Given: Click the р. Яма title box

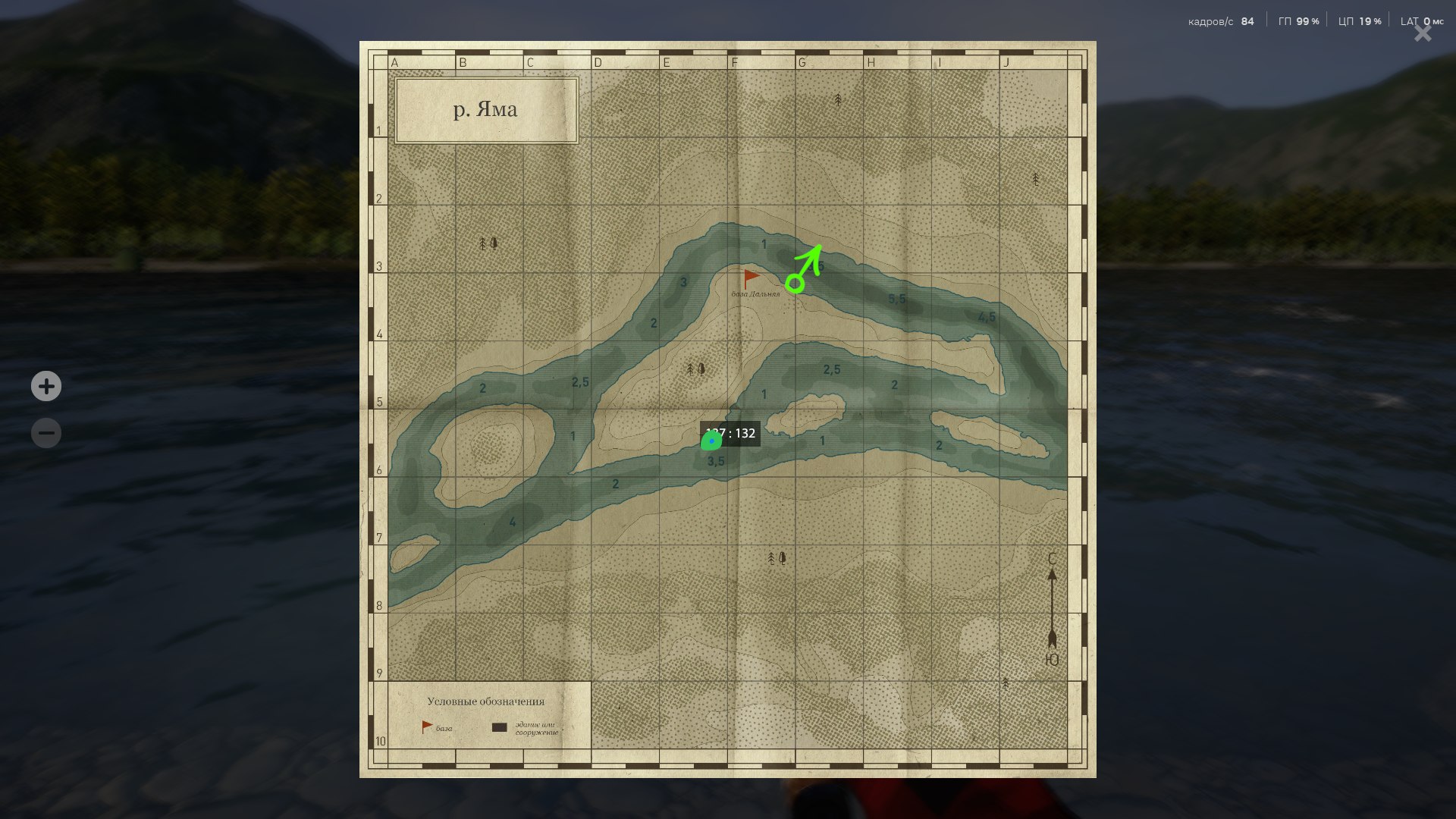Looking at the screenshot, I should [x=486, y=109].
